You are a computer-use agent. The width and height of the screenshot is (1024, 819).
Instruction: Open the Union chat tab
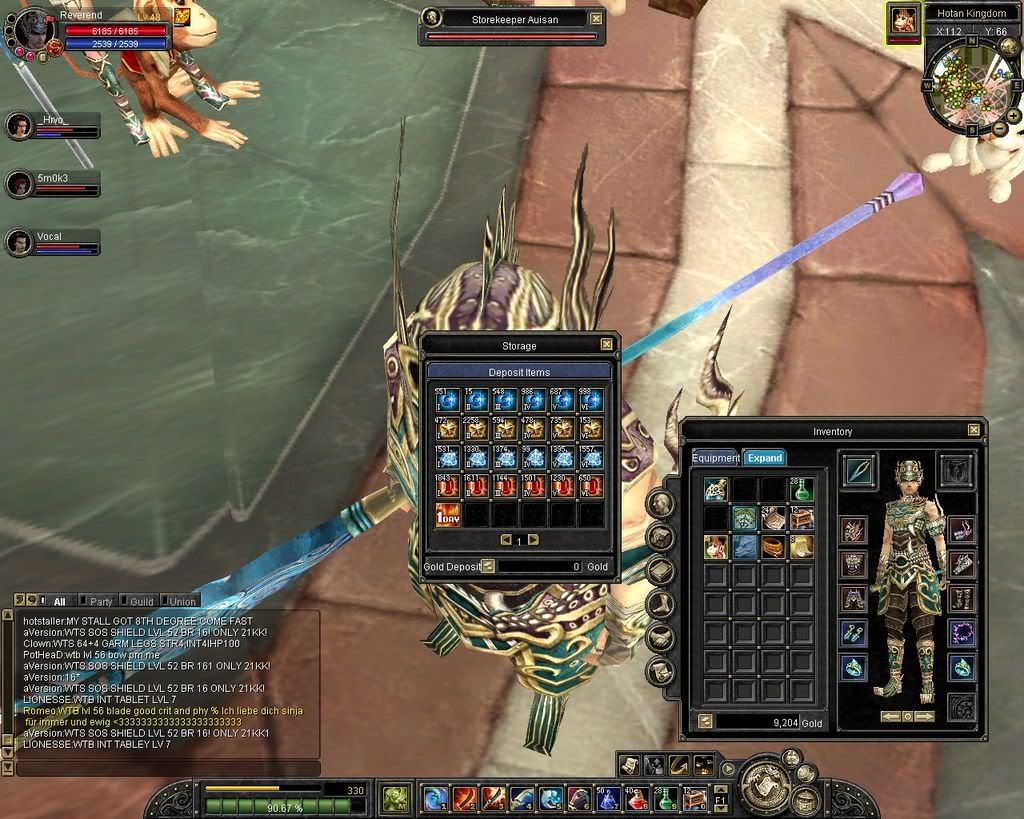(x=181, y=602)
